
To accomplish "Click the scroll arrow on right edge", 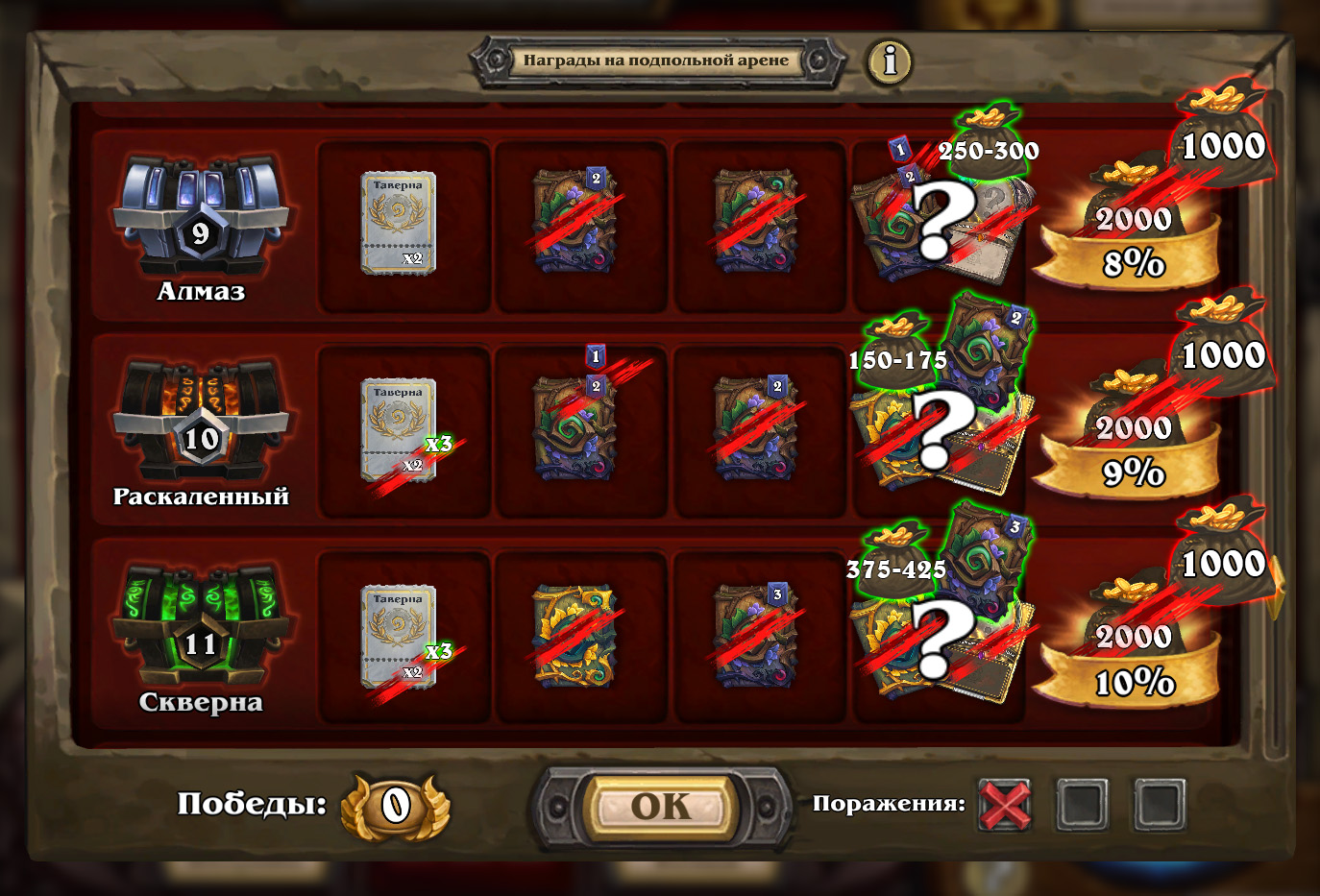I will [1277, 588].
